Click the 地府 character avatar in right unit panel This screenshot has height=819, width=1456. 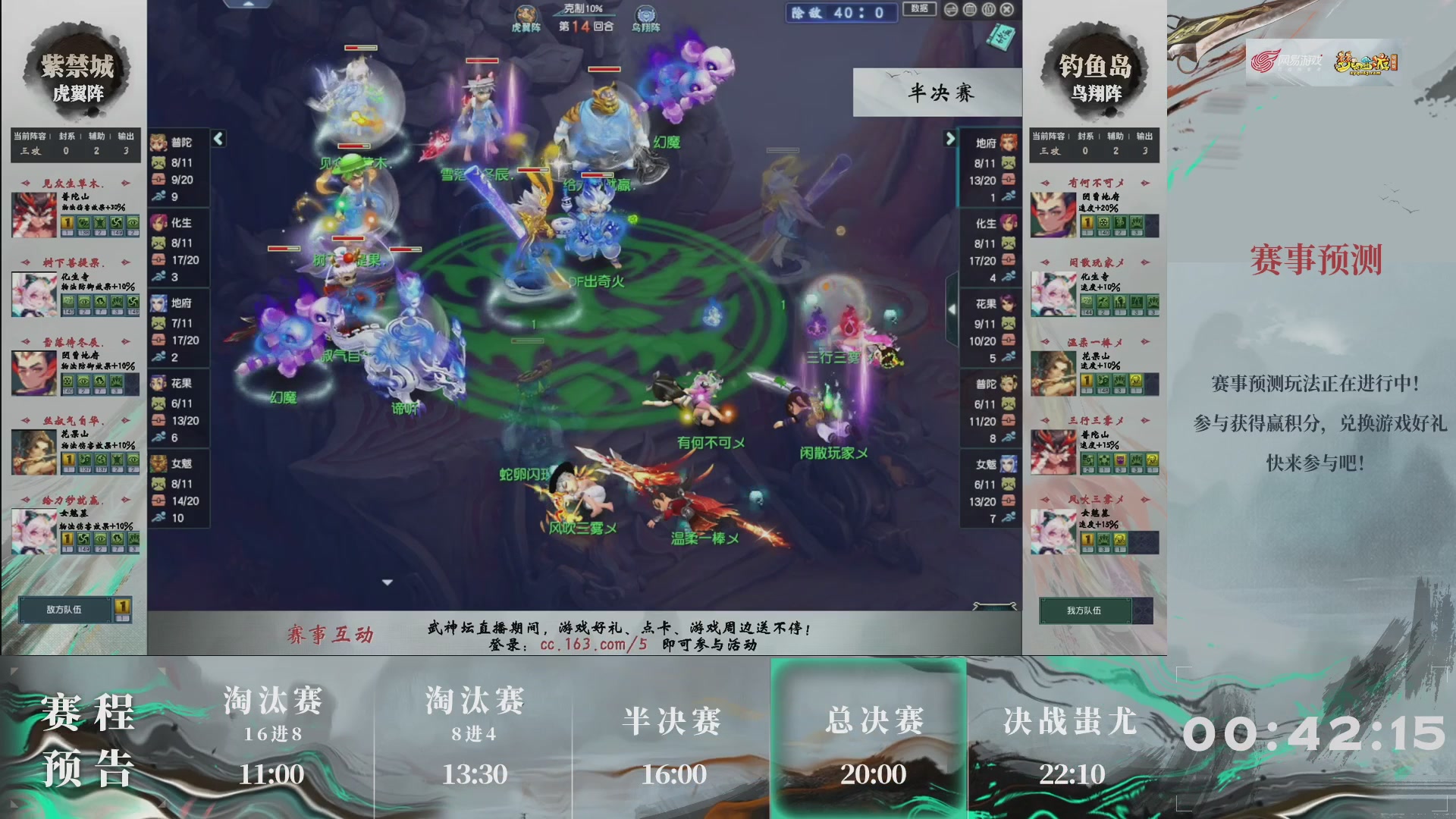[x=1009, y=141]
